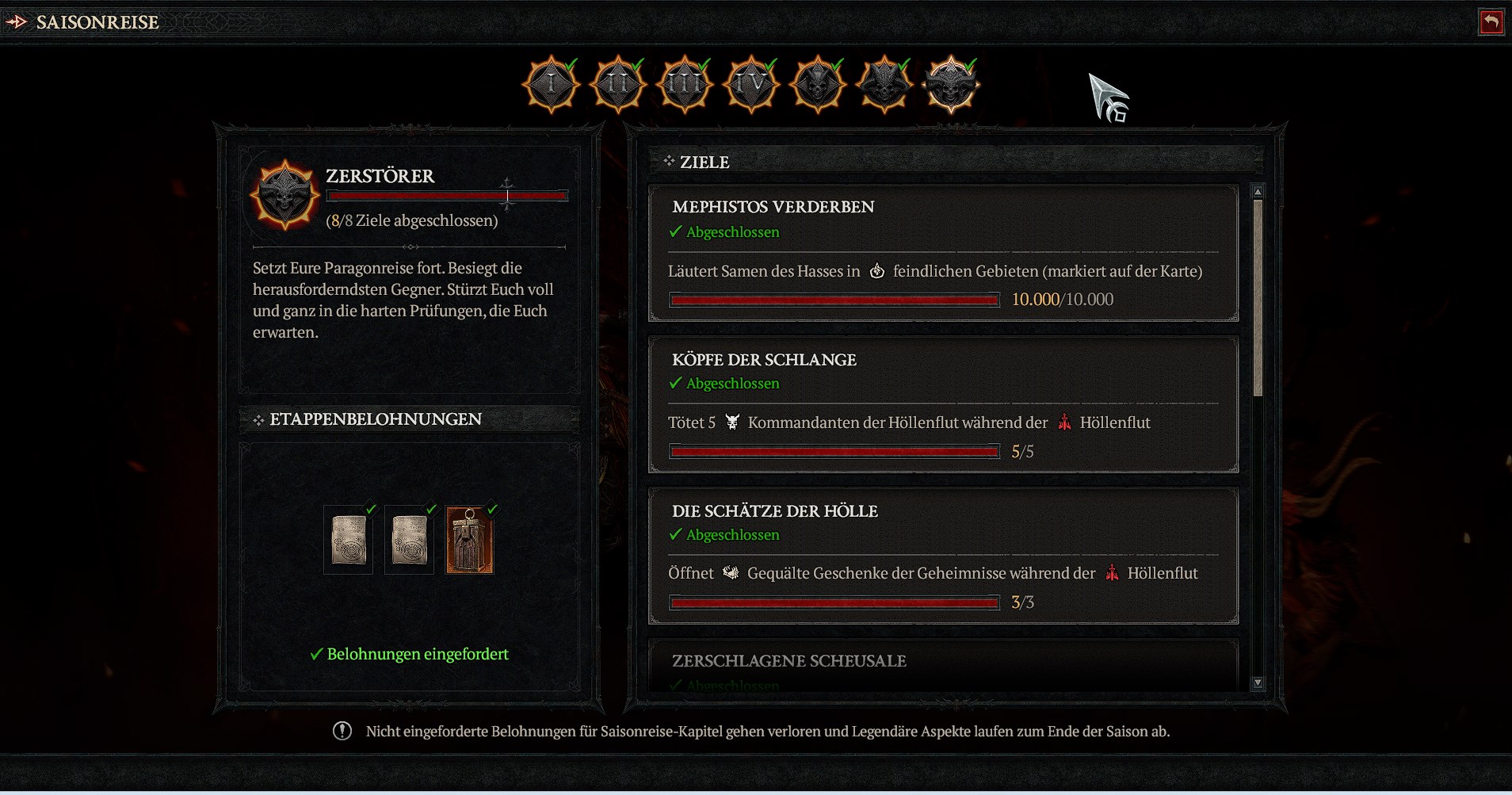Select the seventh Zerstörer chapter emblem
Viewport: 1512px width, 795px height.
coord(951,84)
